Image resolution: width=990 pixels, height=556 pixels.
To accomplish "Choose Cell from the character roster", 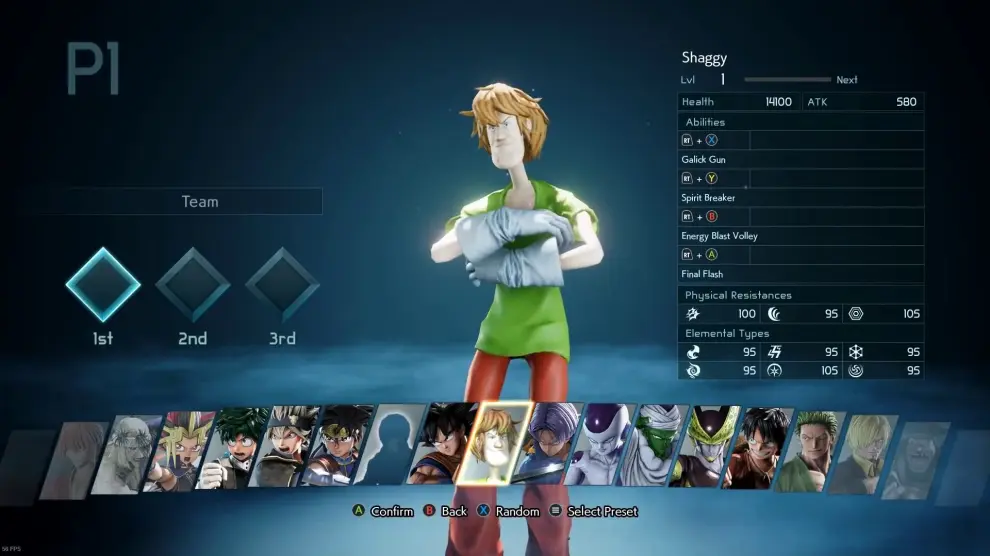I will click(712, 446).
